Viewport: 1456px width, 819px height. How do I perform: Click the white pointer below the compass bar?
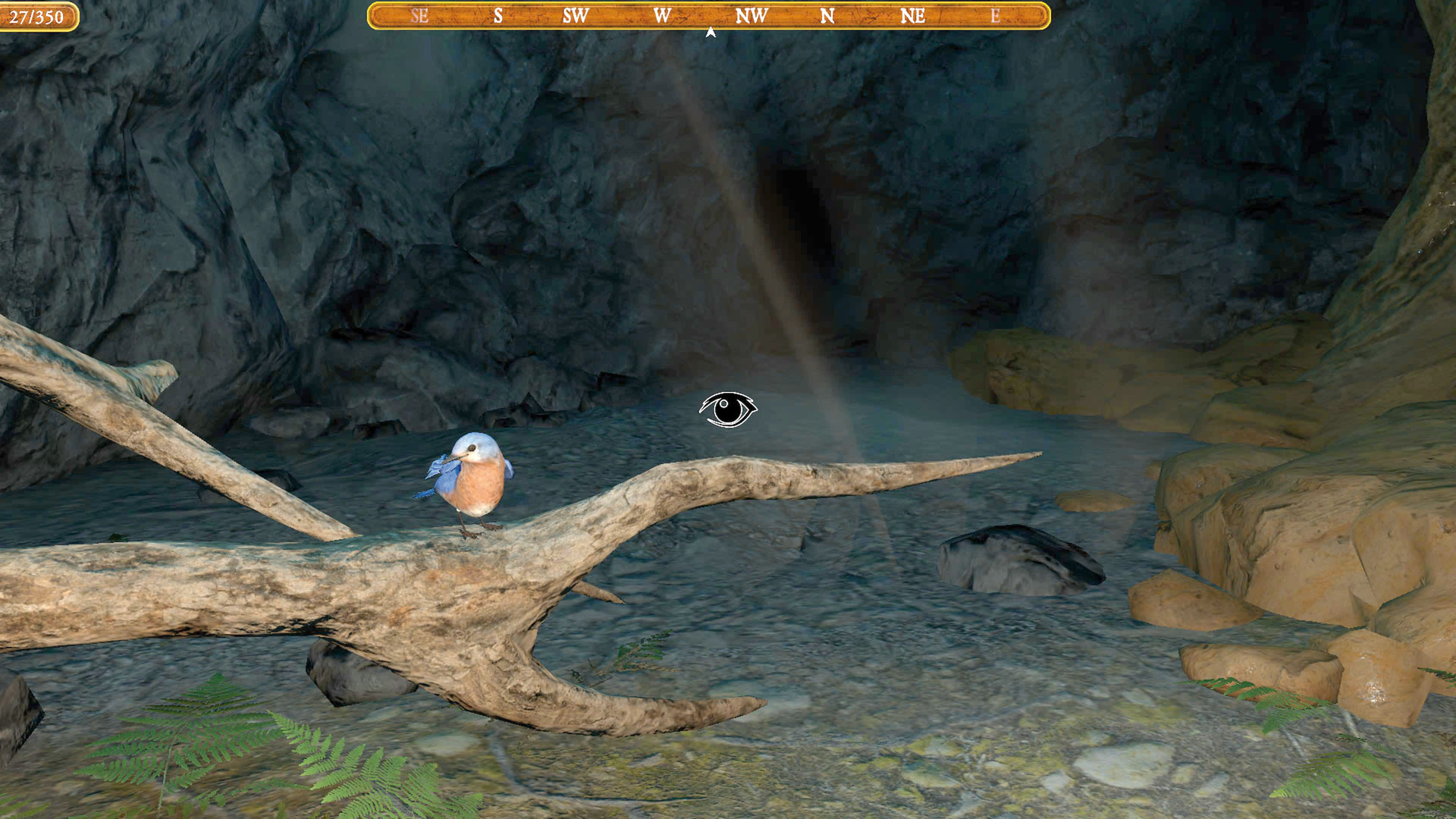pos(710,32)
